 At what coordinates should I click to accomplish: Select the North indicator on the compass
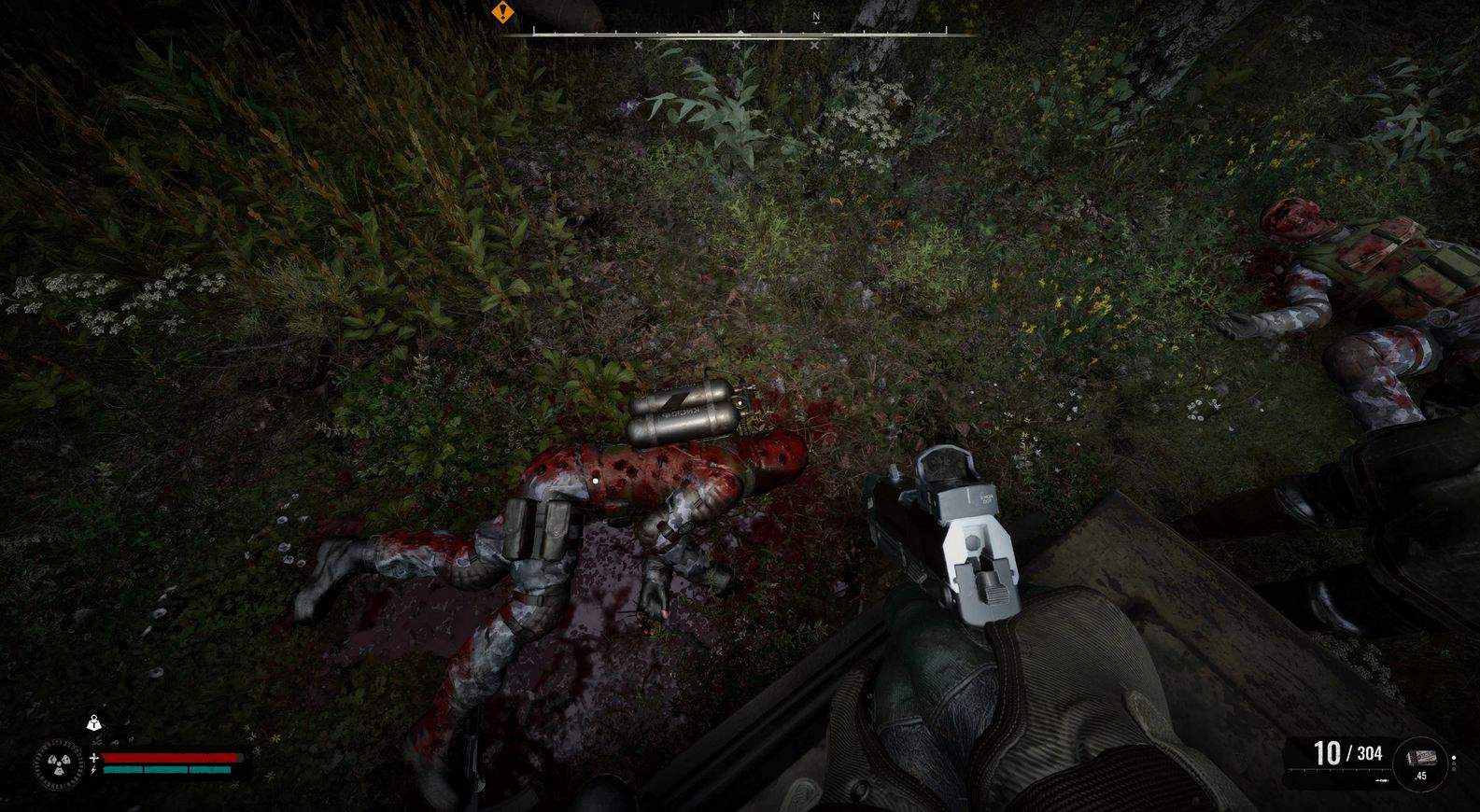click(816, 17)
